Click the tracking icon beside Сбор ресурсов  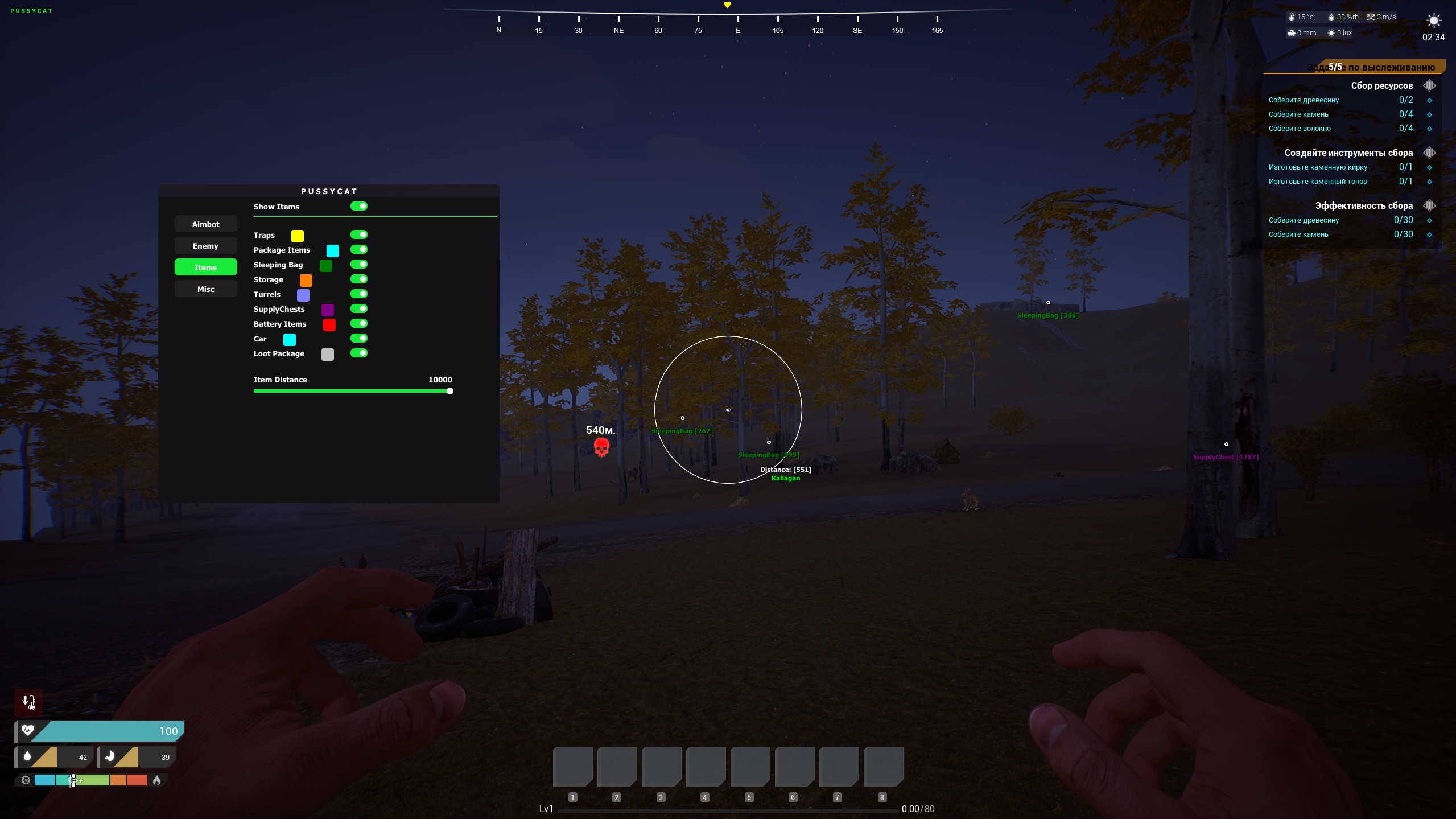click(x=1430, y=85)
